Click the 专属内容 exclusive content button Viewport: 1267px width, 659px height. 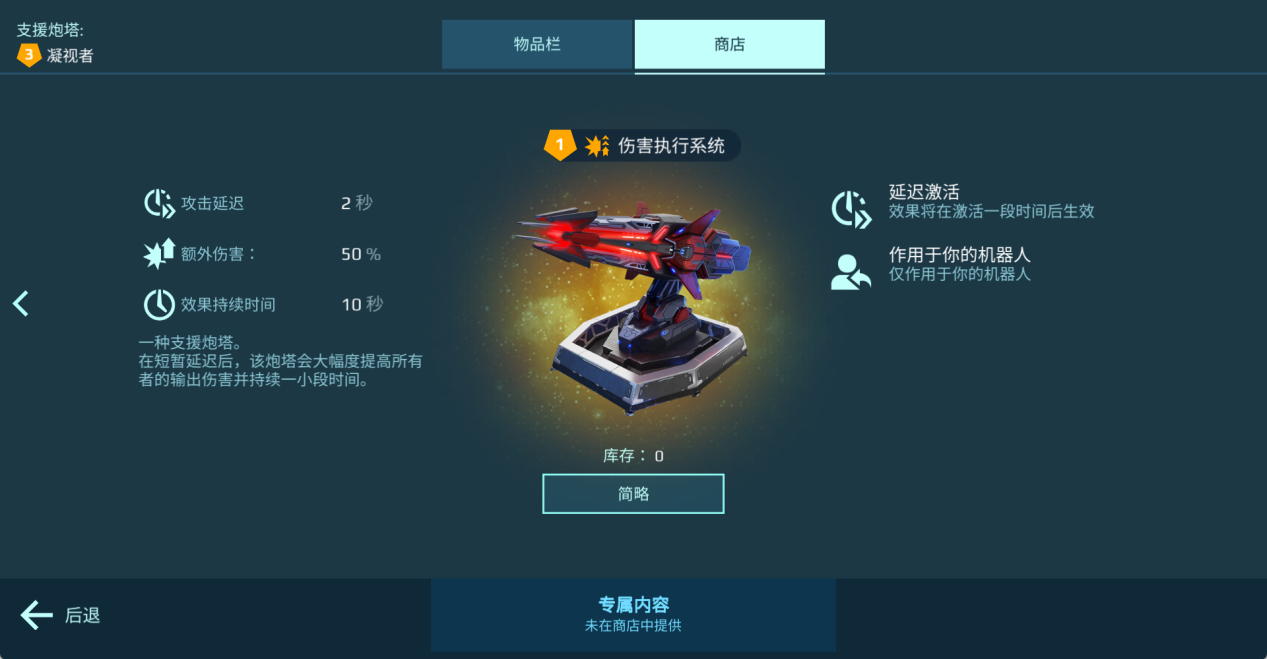(x=633, y=614)
